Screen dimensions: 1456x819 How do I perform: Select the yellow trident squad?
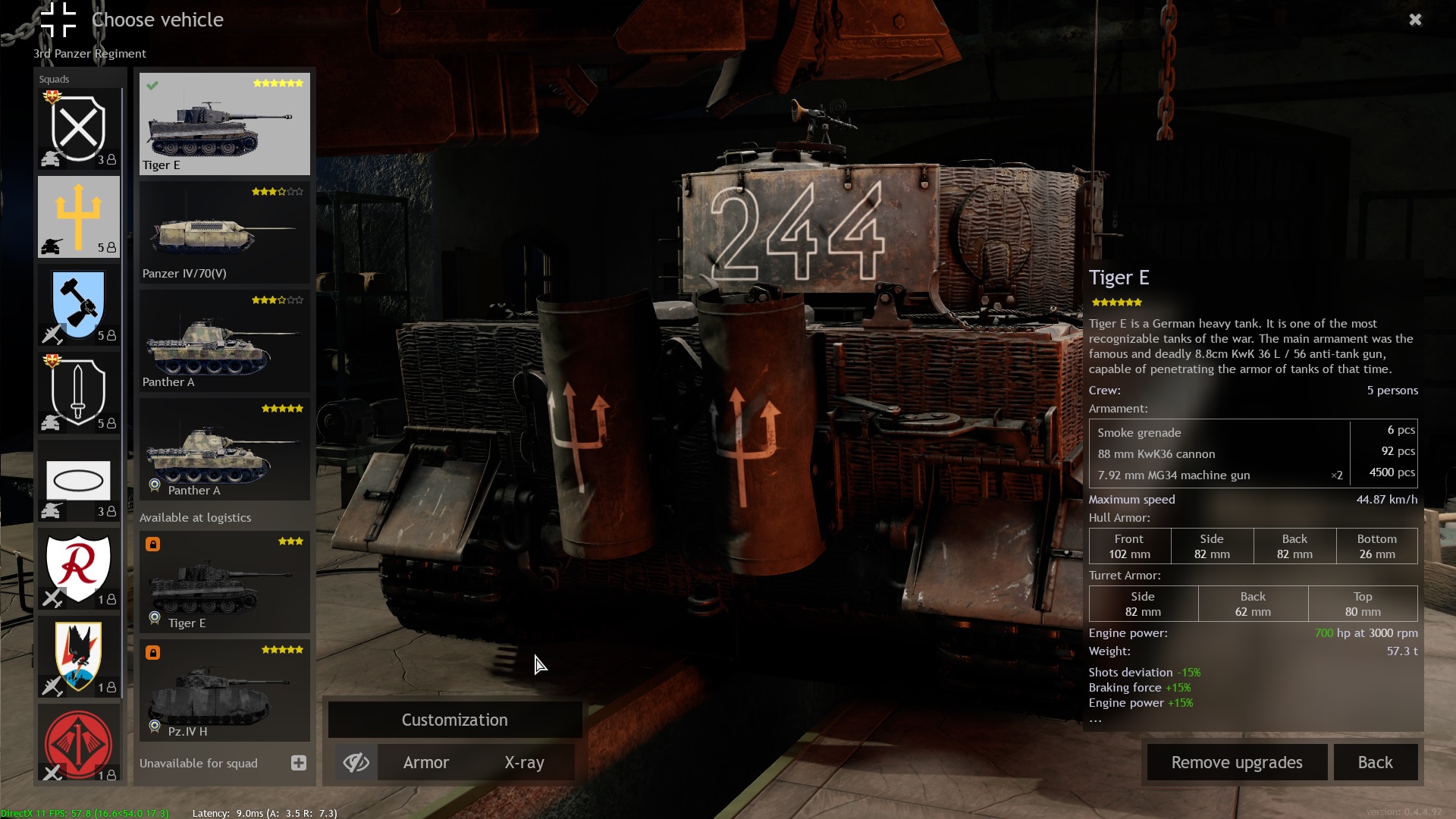(x=79, y=217)
